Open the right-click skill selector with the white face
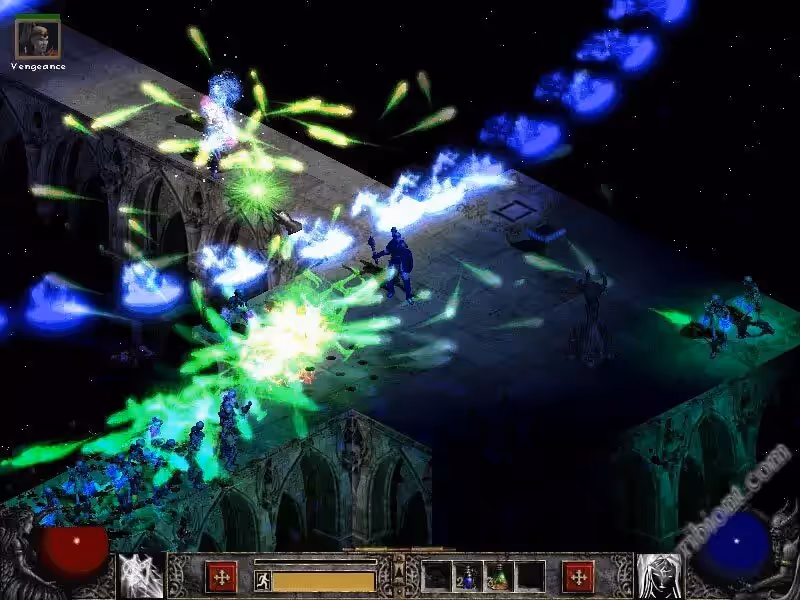 659,575
